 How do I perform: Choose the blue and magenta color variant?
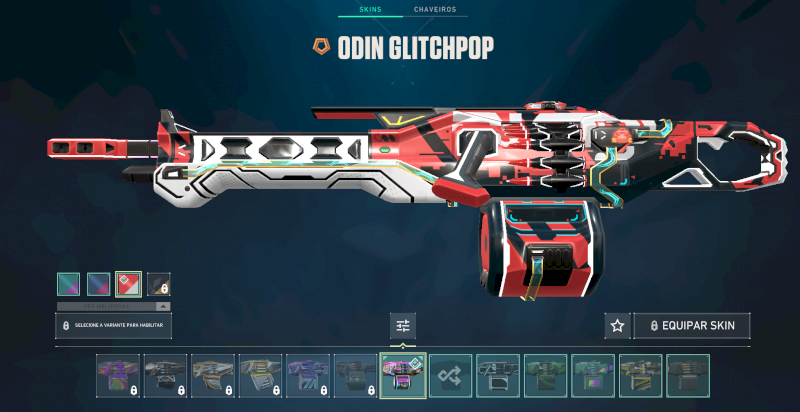[x=98, y=284]
